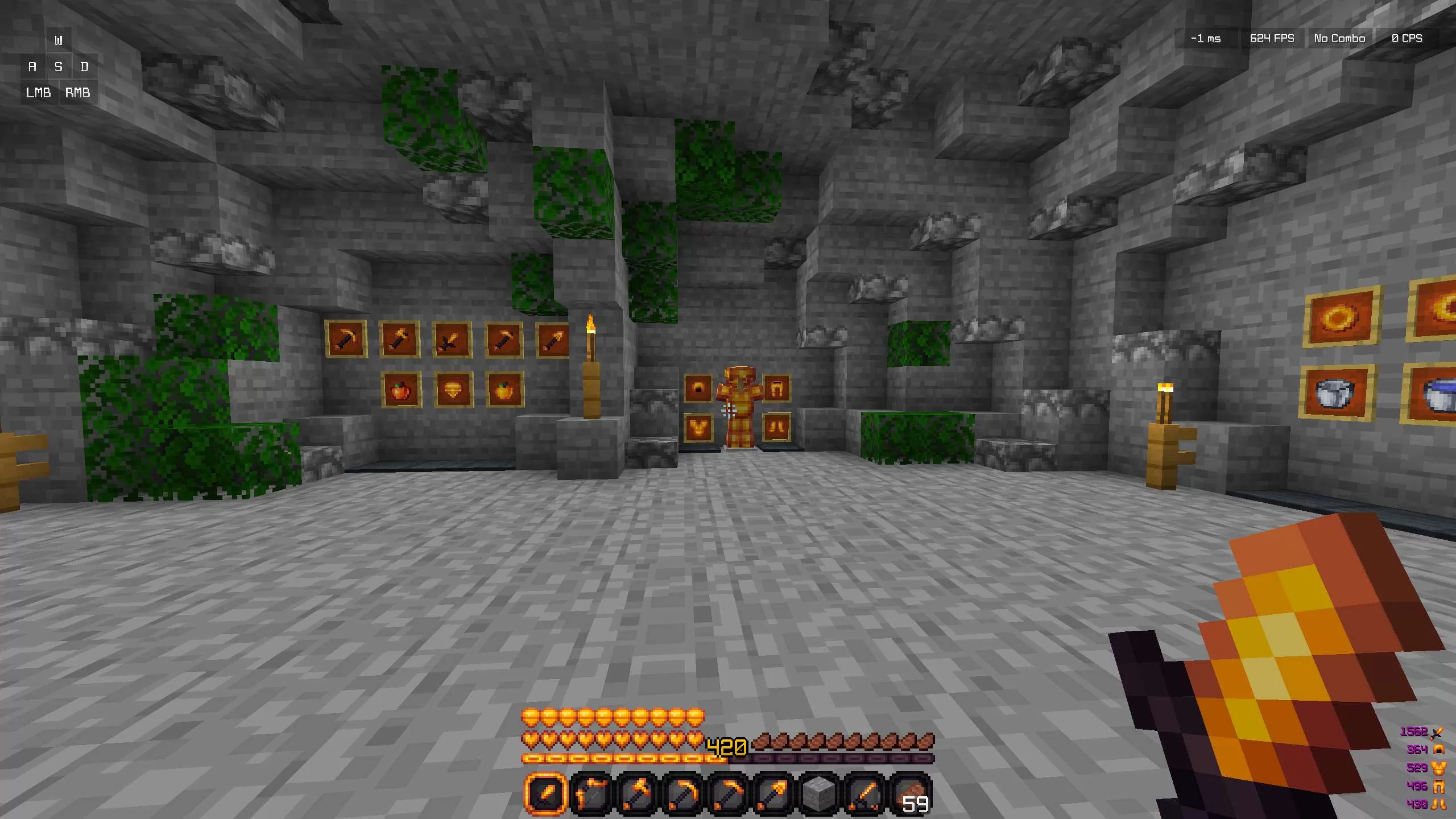Click the No Combo status indicator
1456x819 pixels.
coord(1339,38)
